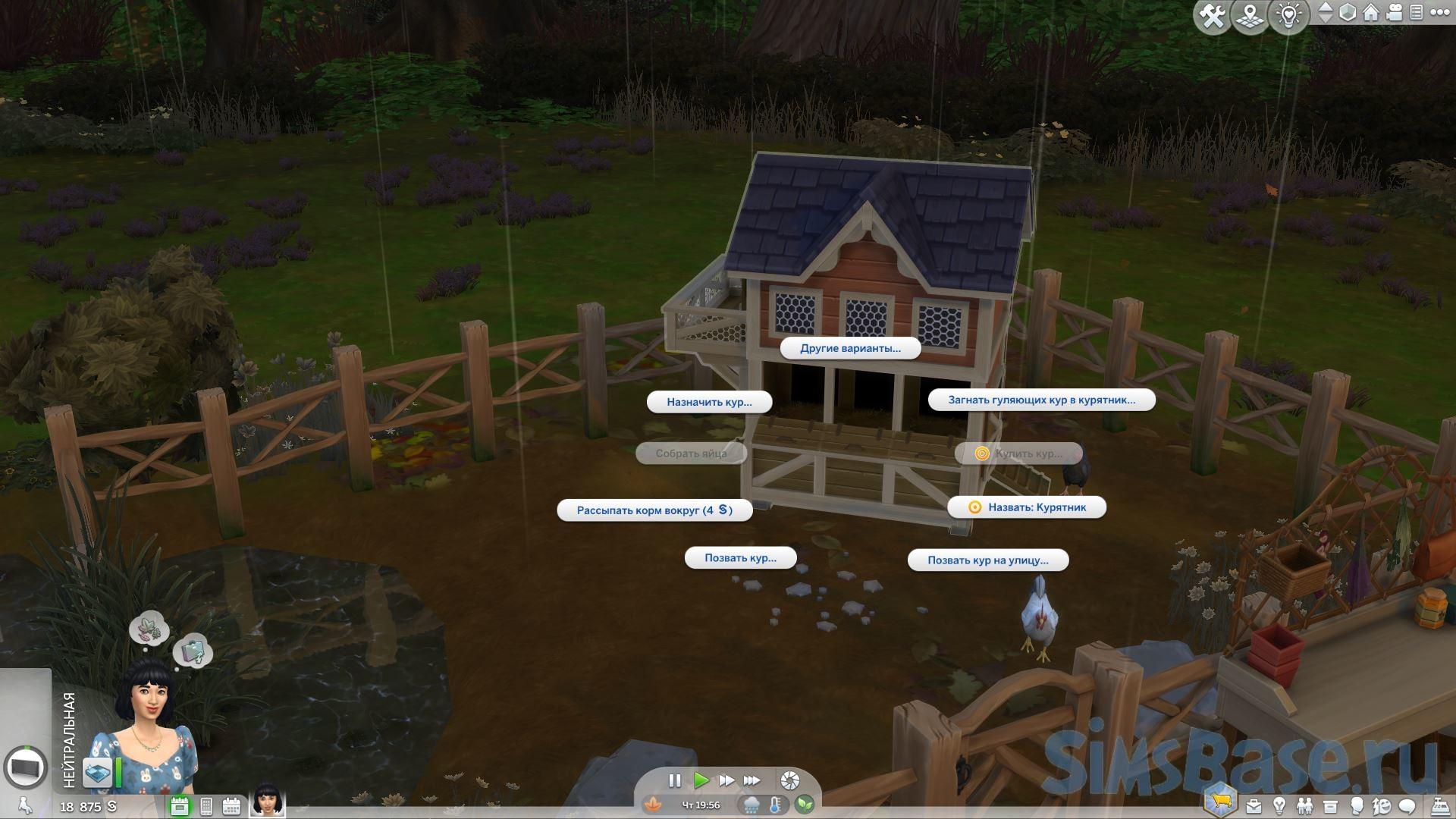Open the three-dots game options menu
The height and width of the screenshot is (819, 1456).
click(1439, 13)
